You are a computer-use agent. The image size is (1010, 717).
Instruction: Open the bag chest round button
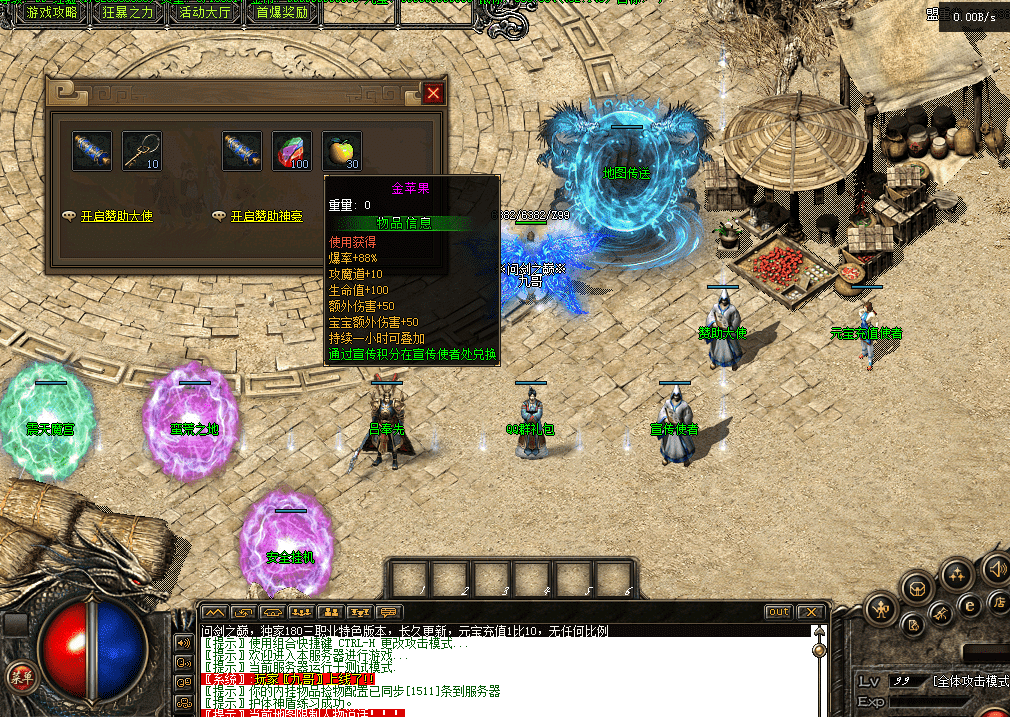[918, 586]
